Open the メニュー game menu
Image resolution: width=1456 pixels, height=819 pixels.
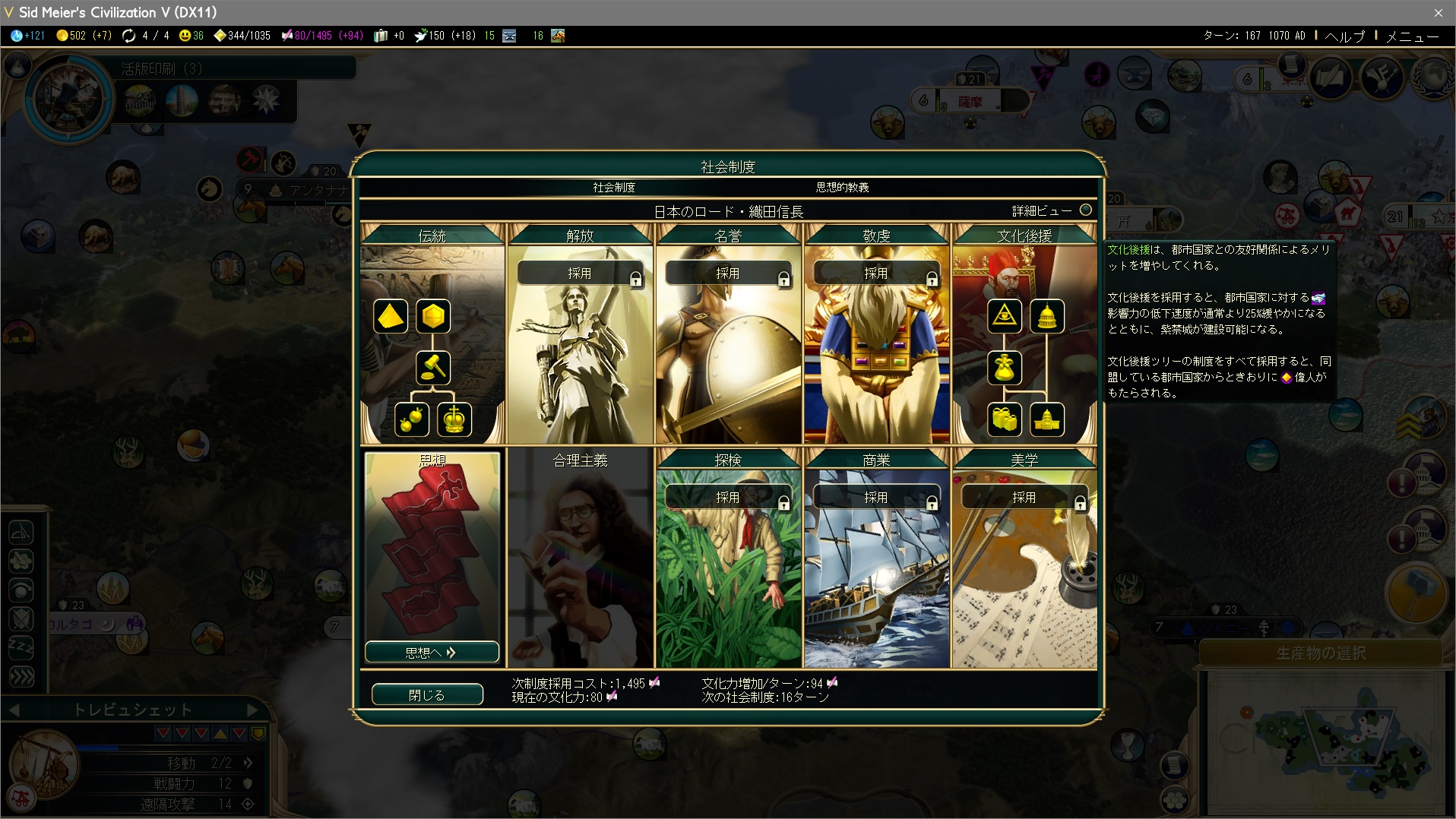tap(1412, 36)
